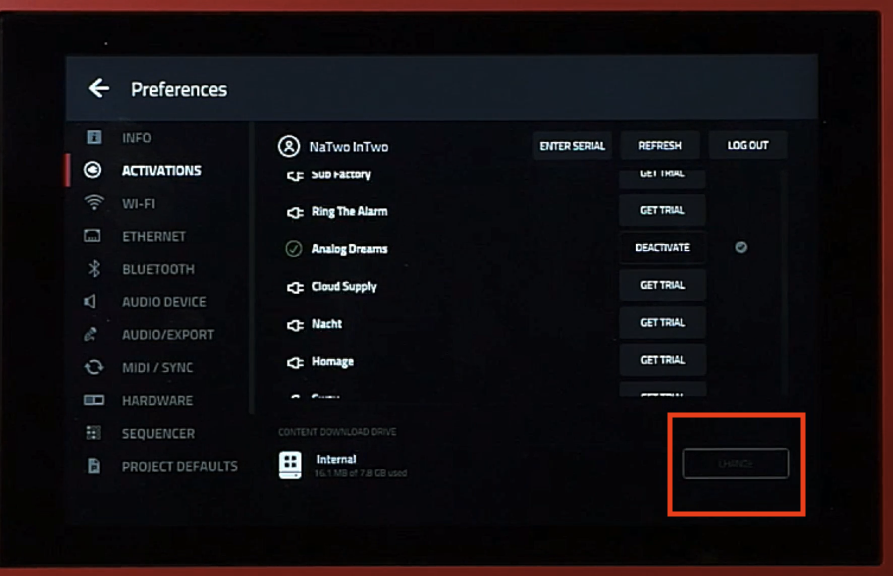Switch to Wi-Fi preferences
This screenshot has height=576, width=893.
(138, 204)
